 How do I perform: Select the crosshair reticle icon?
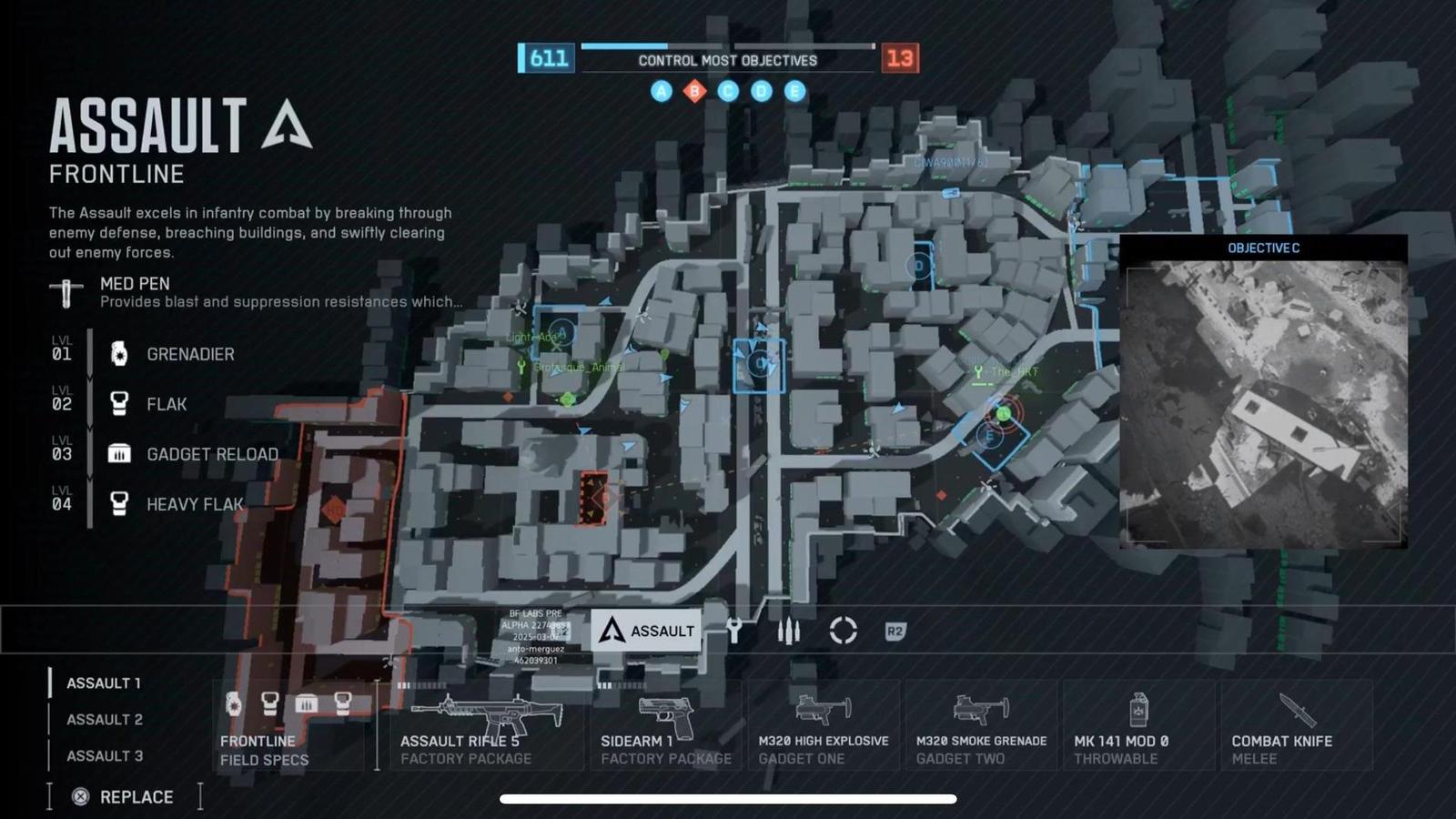(843, 629)
